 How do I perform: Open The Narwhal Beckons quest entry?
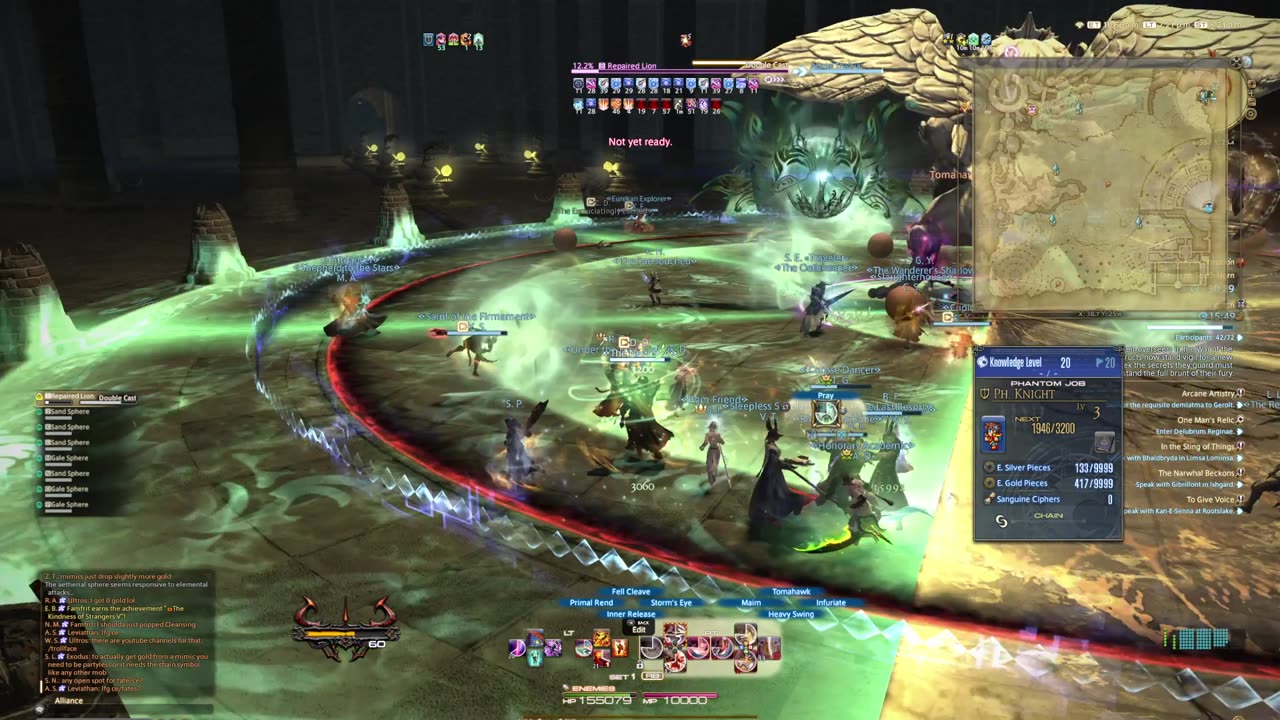point(1195,473)
